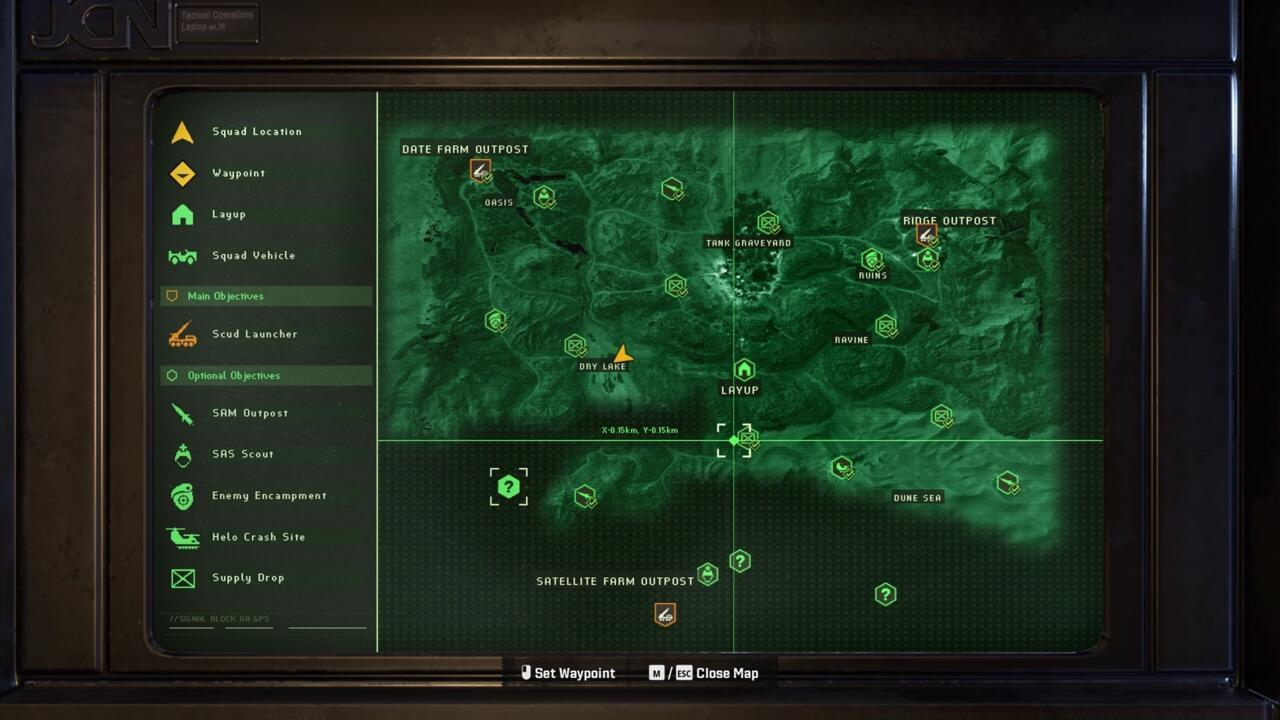Click the Helo Crash Site legend entry
The image size is (1280, 720).
(x=258, y=537)
